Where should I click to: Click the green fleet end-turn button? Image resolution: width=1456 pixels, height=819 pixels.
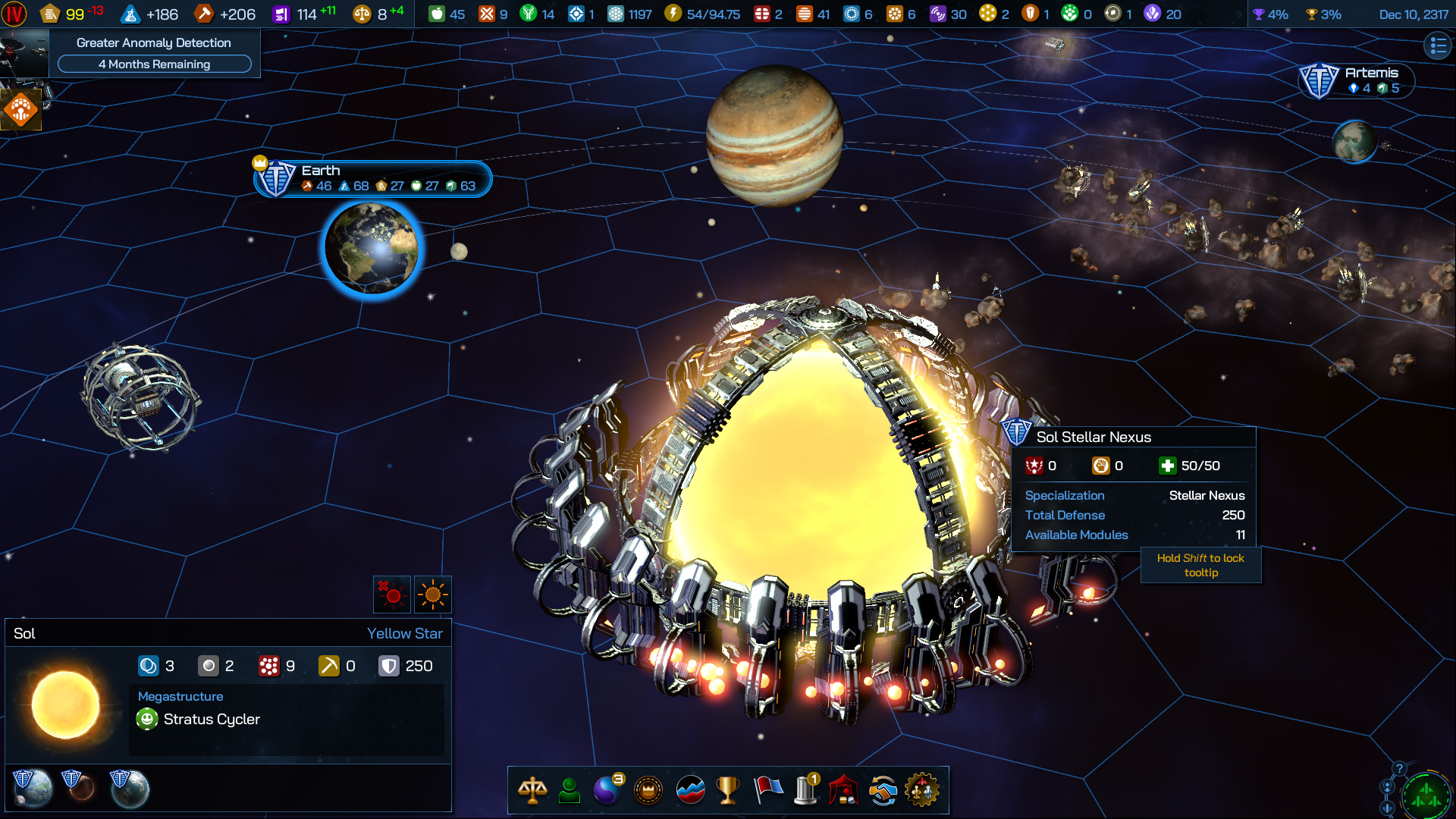tap(1426, 796)
